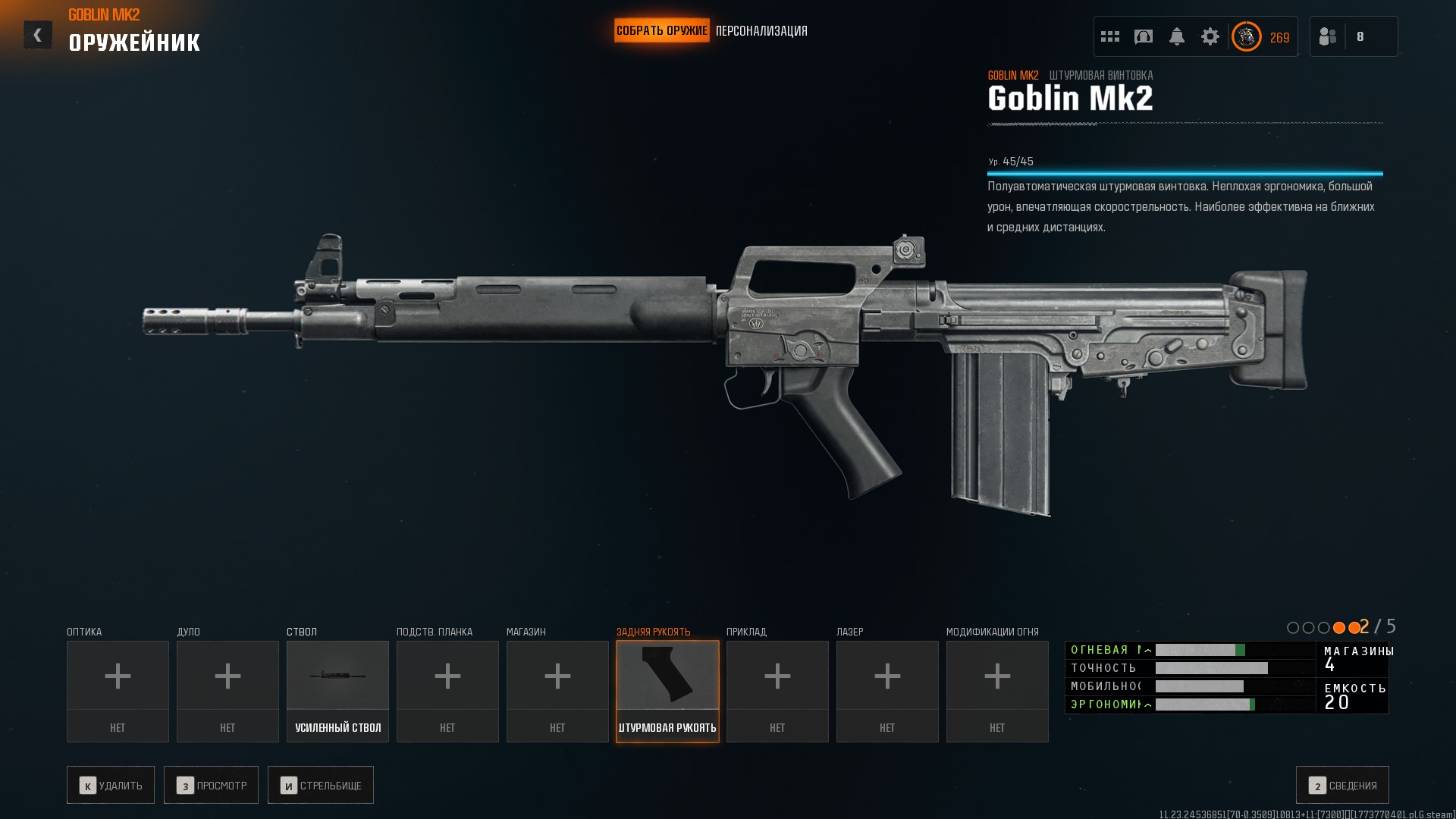Show weapon details with Сведения
Image resolution: width=1456 pixels, height=819 pixels.
click(x=1342, y=785)
